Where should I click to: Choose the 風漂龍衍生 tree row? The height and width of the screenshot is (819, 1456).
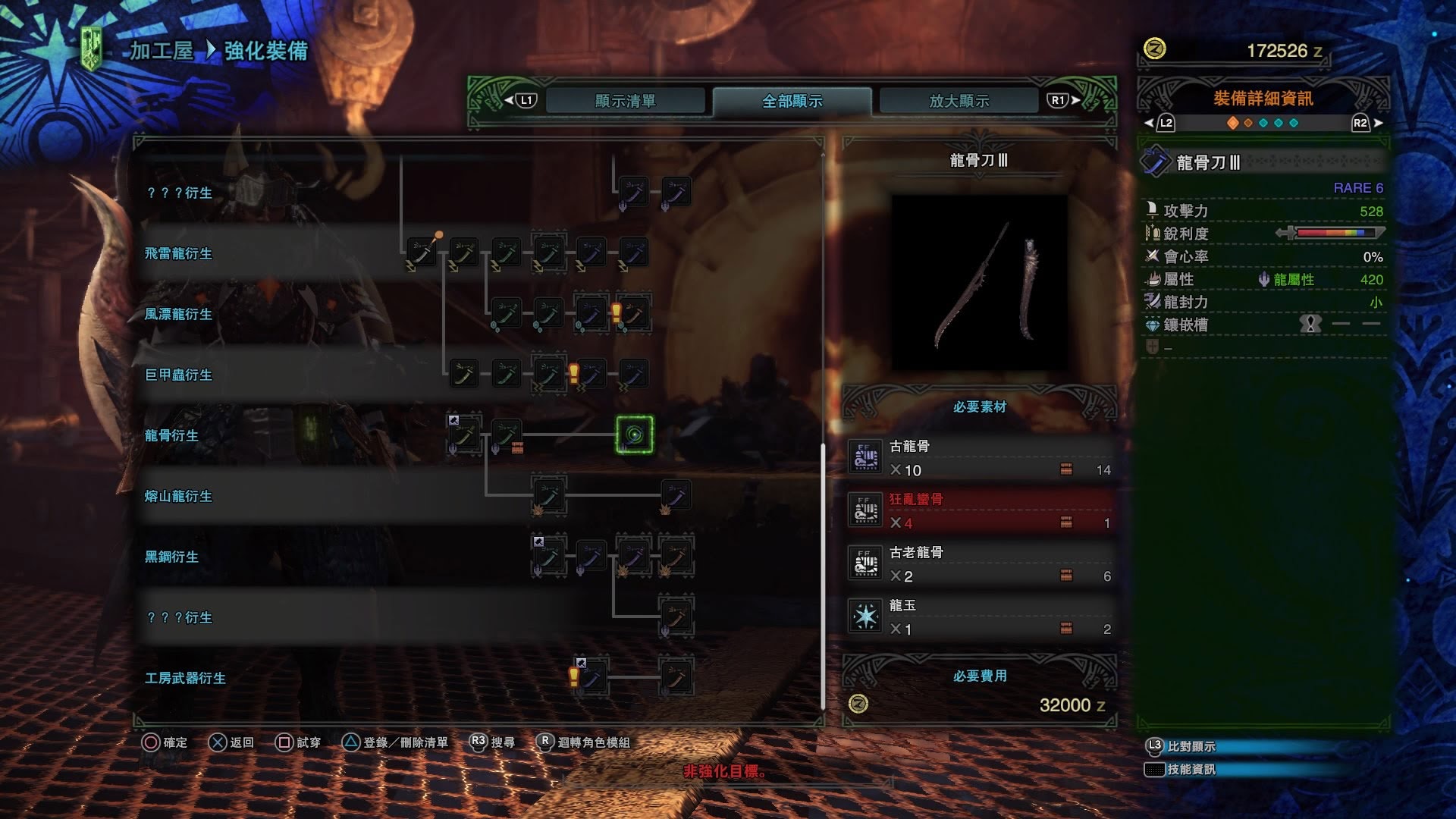(178, 314)
